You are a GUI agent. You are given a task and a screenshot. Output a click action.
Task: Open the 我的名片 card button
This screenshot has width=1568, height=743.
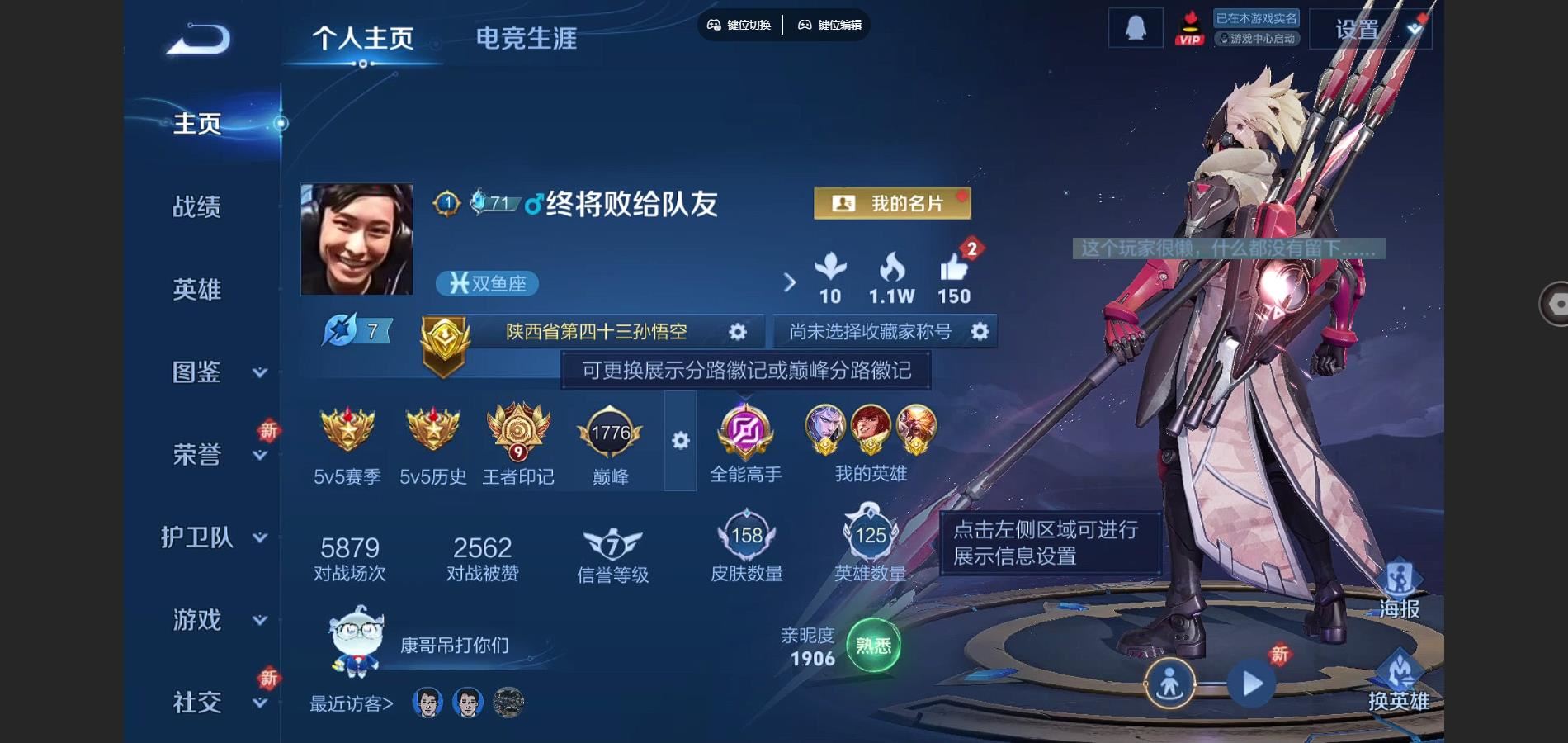[891, 203]
